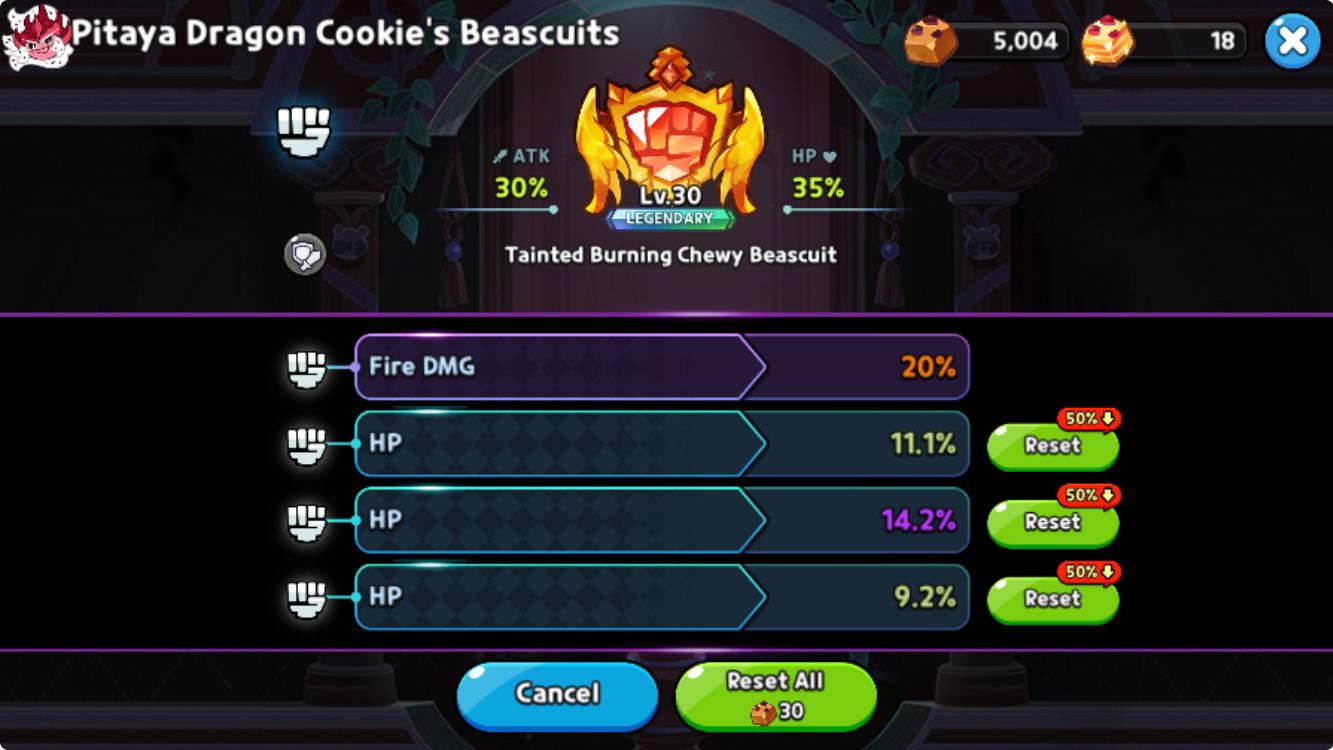Viewport: 1333px width, 750px height.
Task: Reset the 14.2% HP substat
Action: 1052,521
